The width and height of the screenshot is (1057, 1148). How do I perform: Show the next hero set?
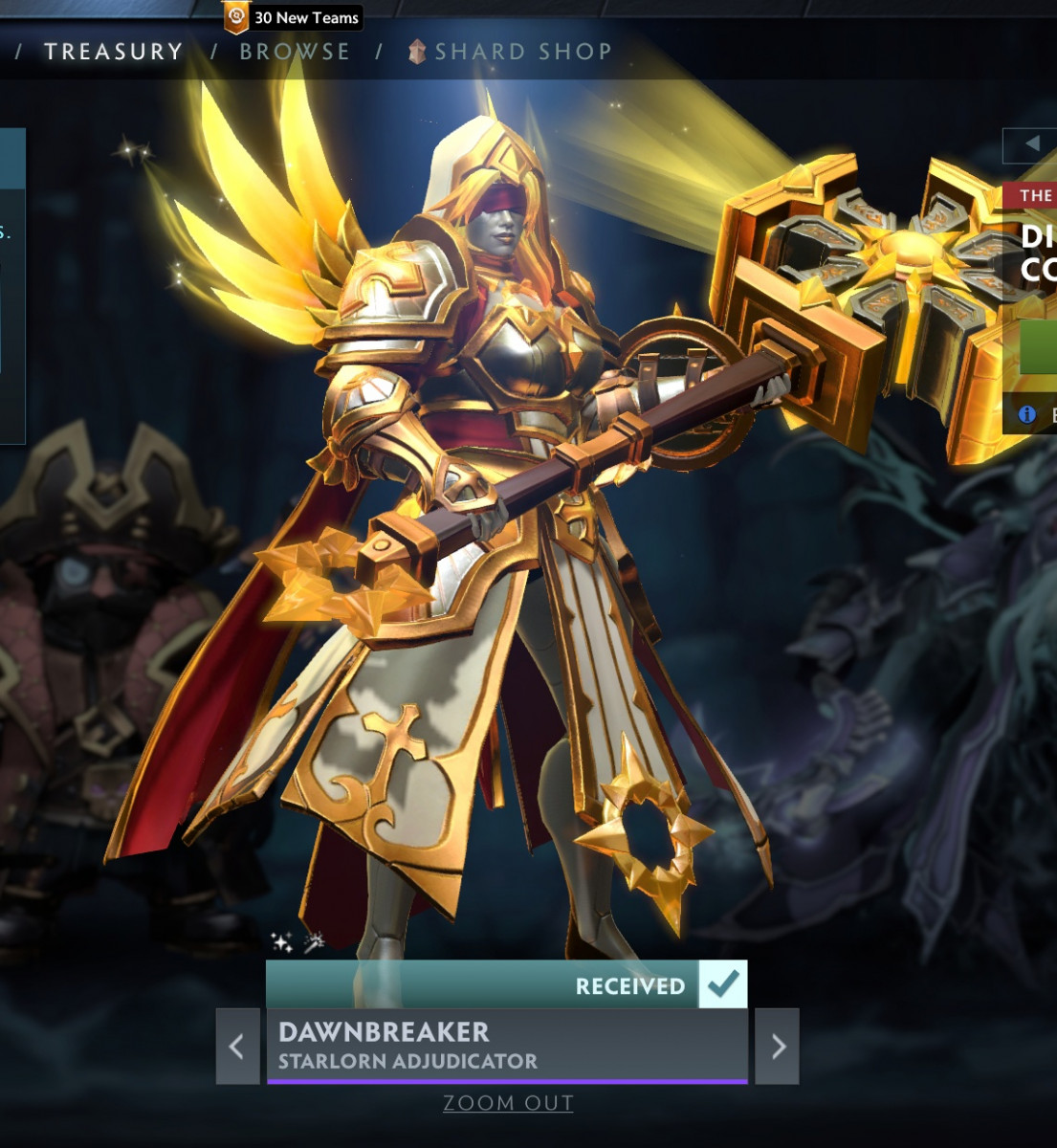(778, 1046)
